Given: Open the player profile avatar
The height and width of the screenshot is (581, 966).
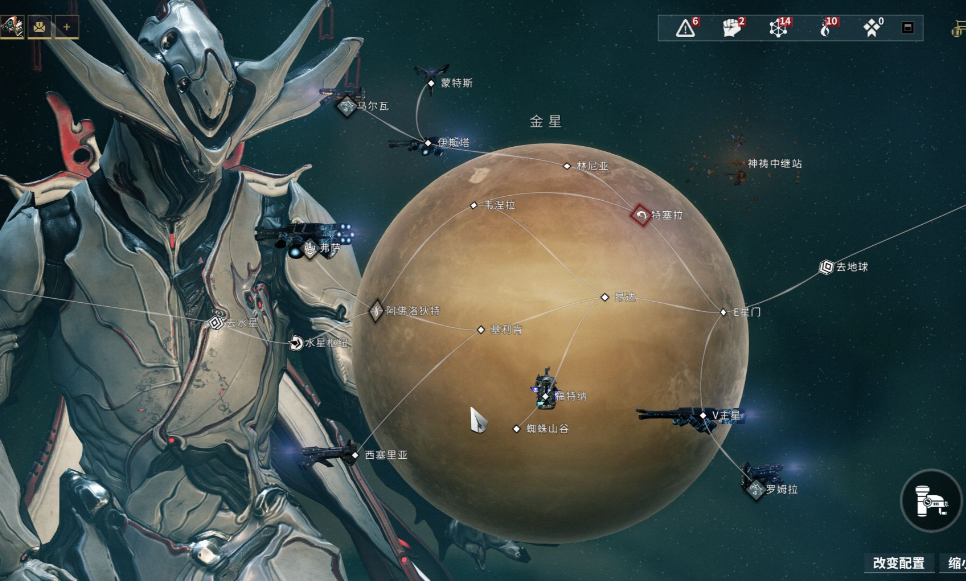Looking at the screenshot, I should coord(13,26).
